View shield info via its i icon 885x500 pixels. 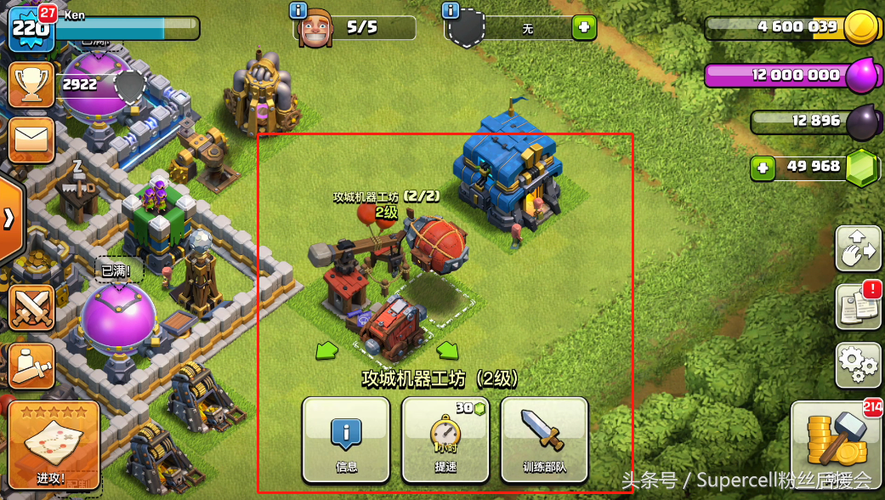[450, 11]
